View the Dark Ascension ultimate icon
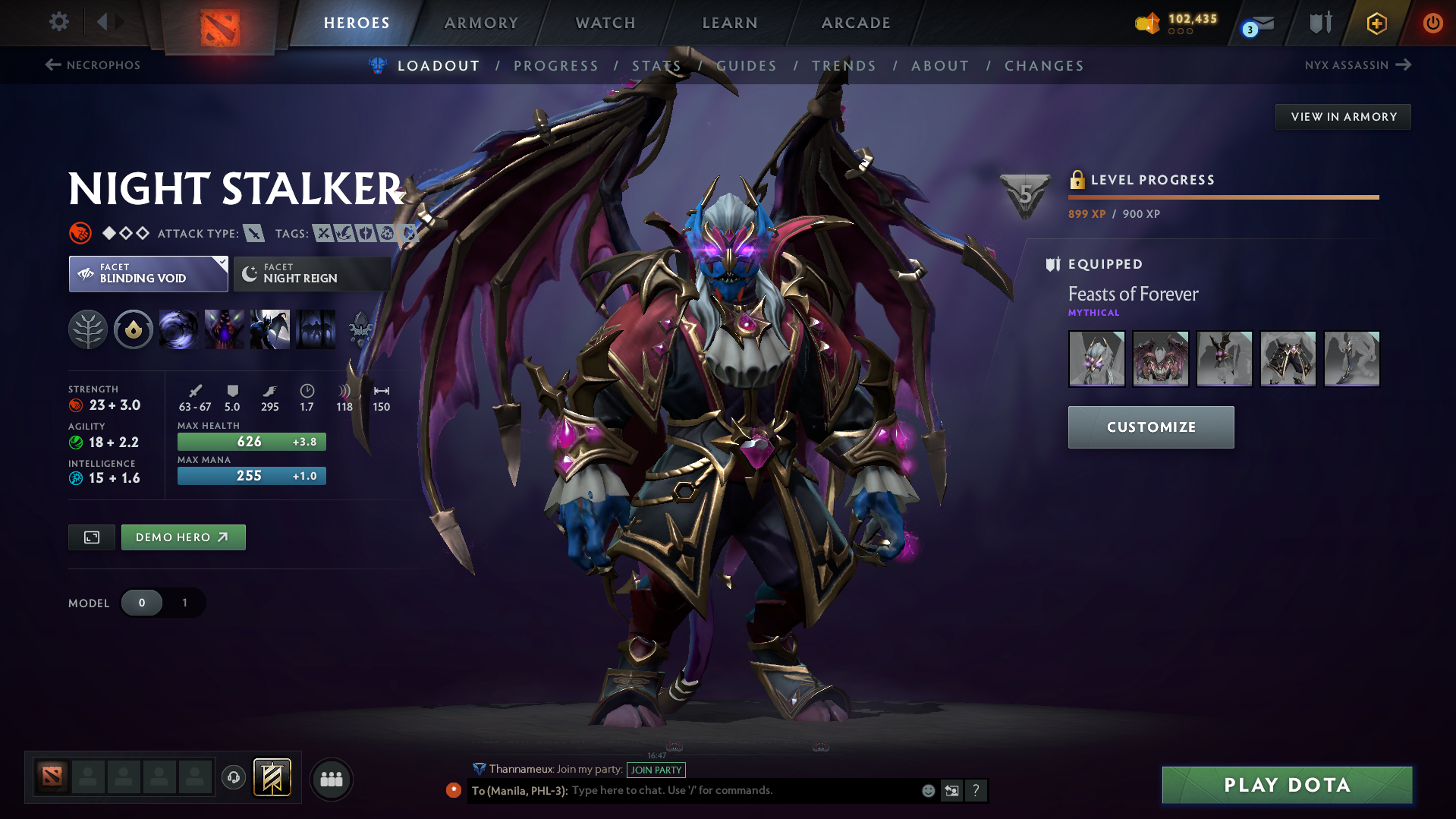Viewport: 1456px width, 819px height. (x=316, y=329)
